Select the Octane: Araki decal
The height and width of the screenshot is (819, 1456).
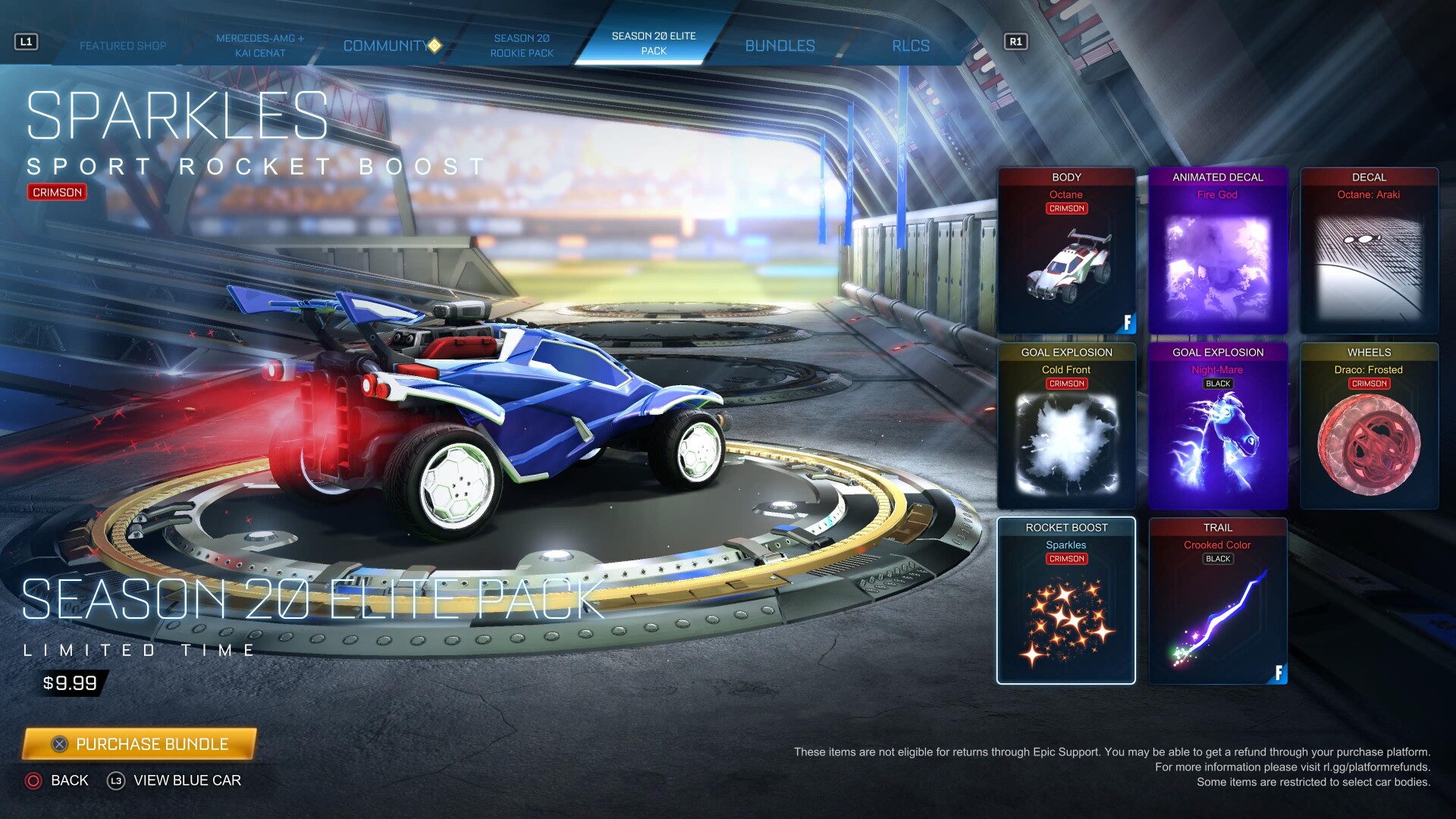pyautogui.click(x=1369, y=251)
